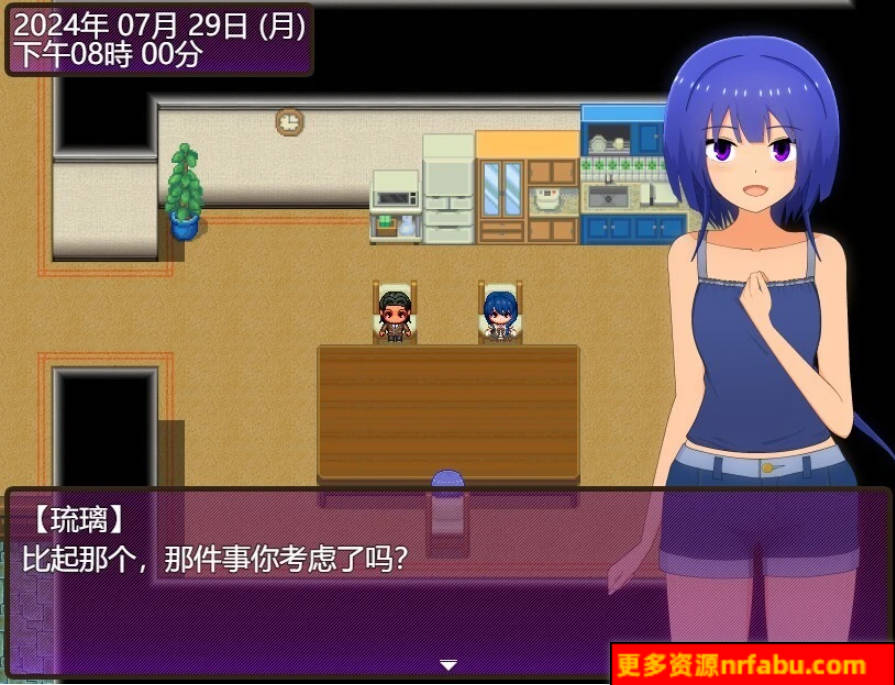Advance dialogue with the white arrow indicator
Screen dimensions: 895x685
(x=448, y=665)
